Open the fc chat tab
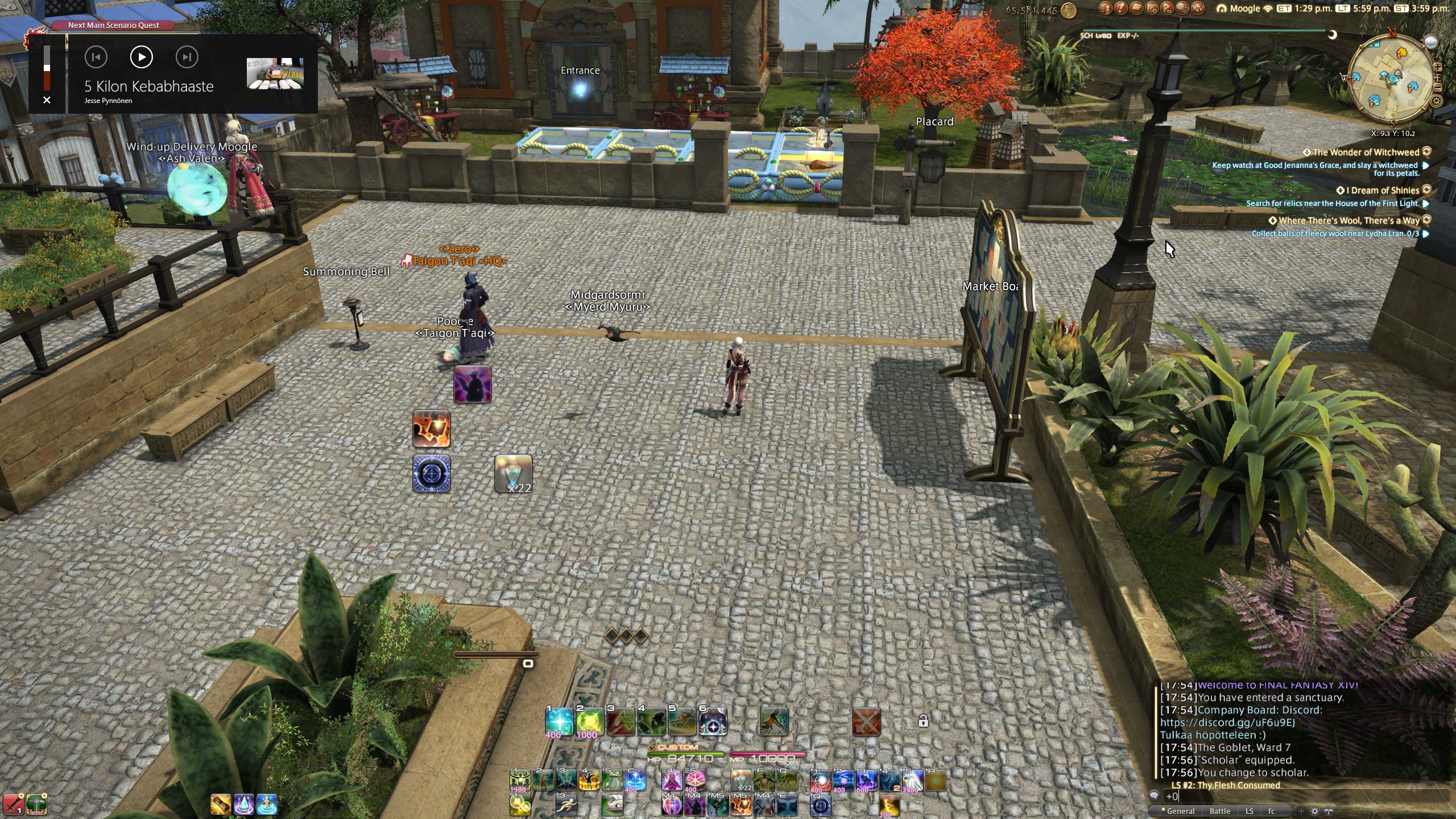1456x819 pixels. click(x=1271, y=812)
